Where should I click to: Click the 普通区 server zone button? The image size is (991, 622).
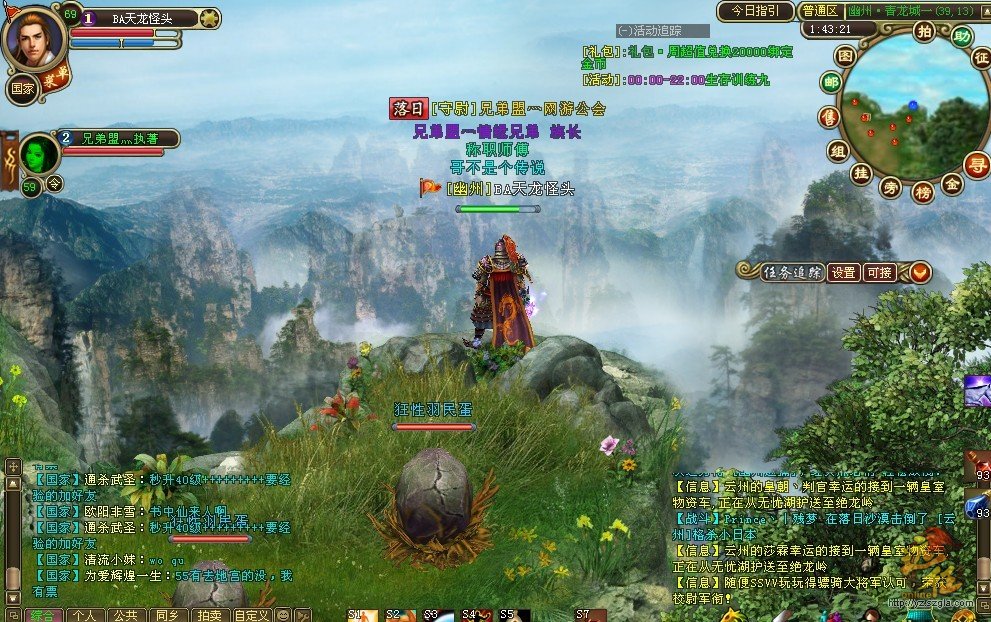click(820, 11)
